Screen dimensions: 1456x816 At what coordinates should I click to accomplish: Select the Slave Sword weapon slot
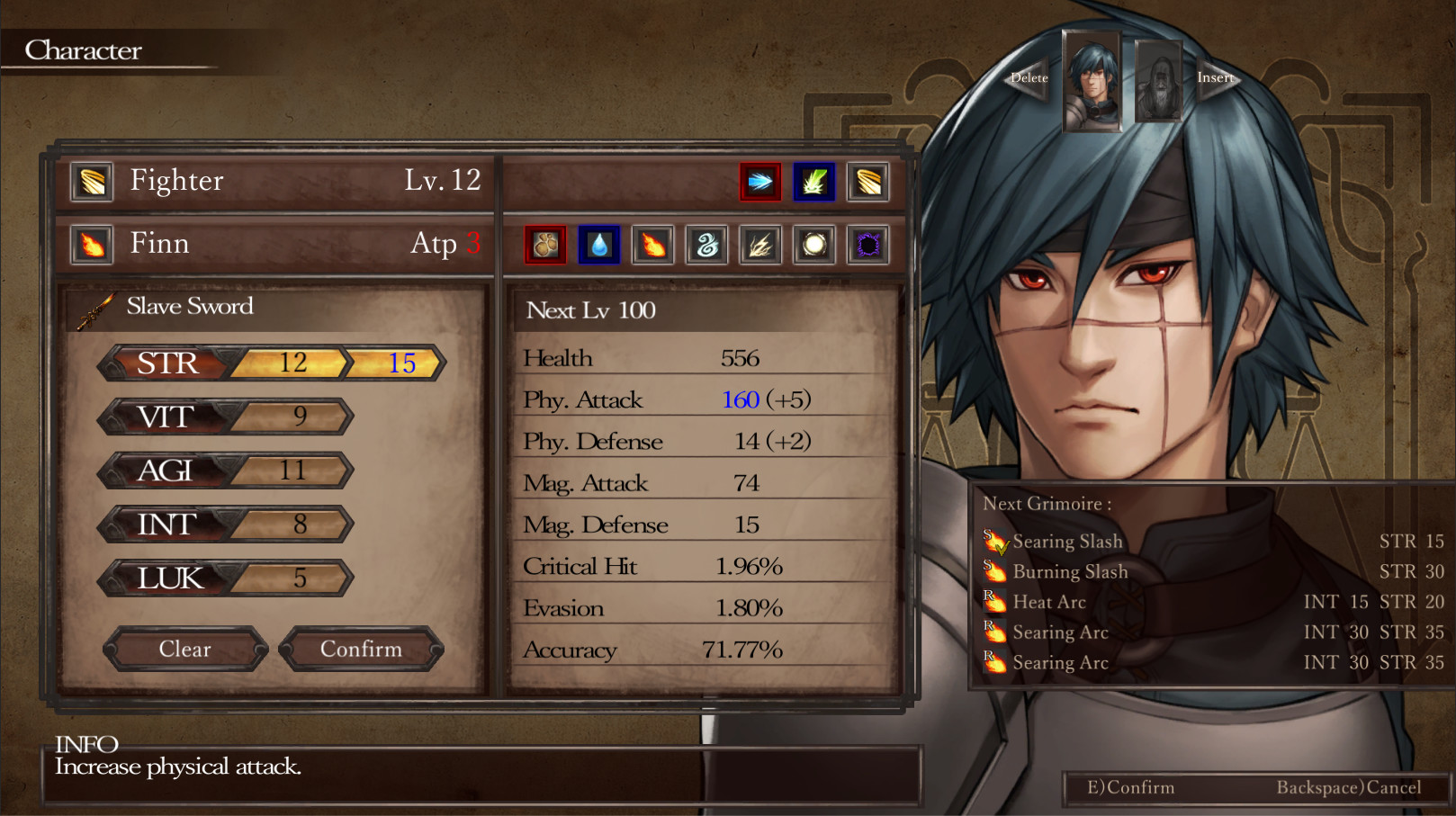tap(189, 307)
